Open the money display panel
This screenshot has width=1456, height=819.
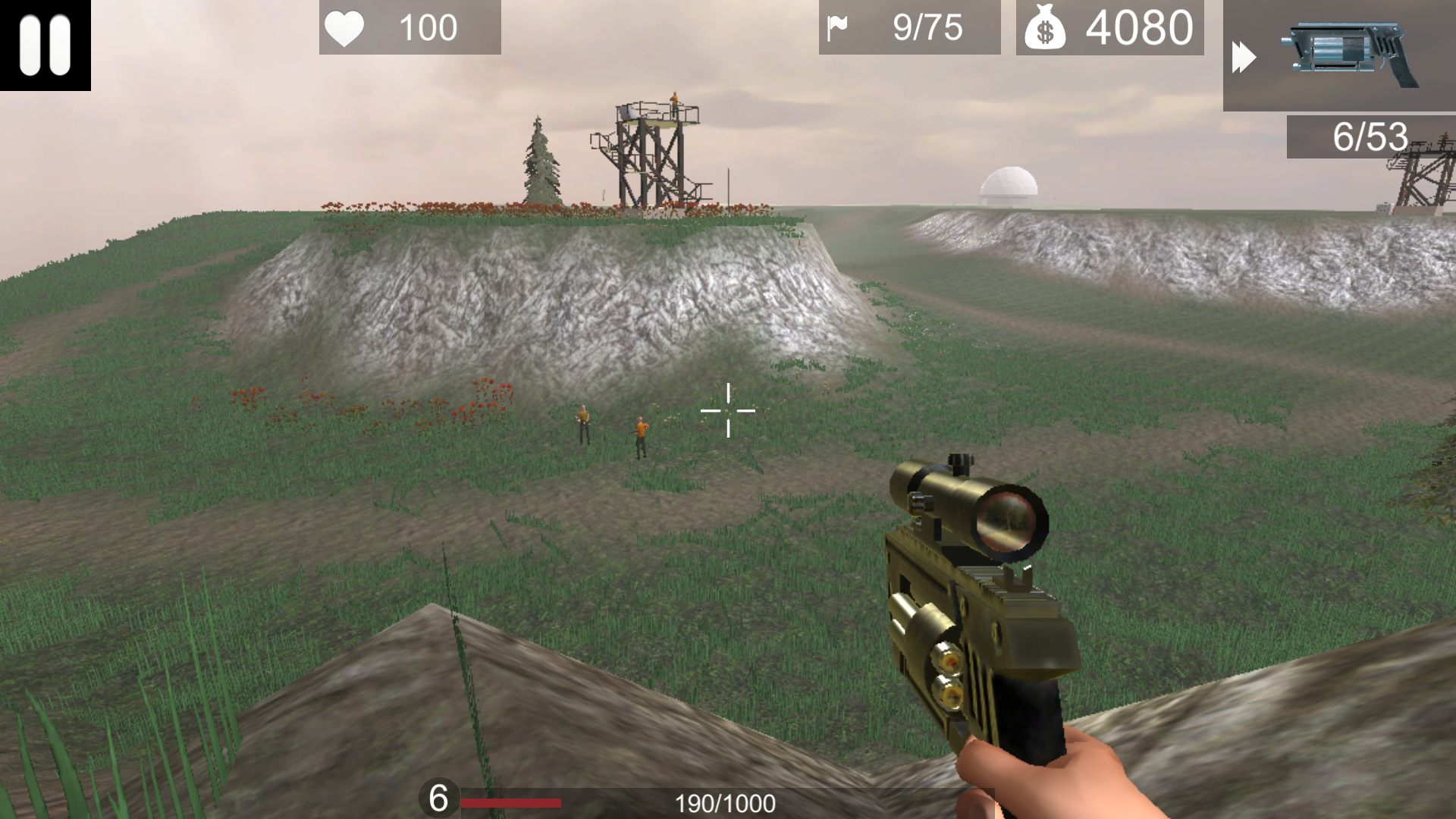click(x=1109, y=29)
